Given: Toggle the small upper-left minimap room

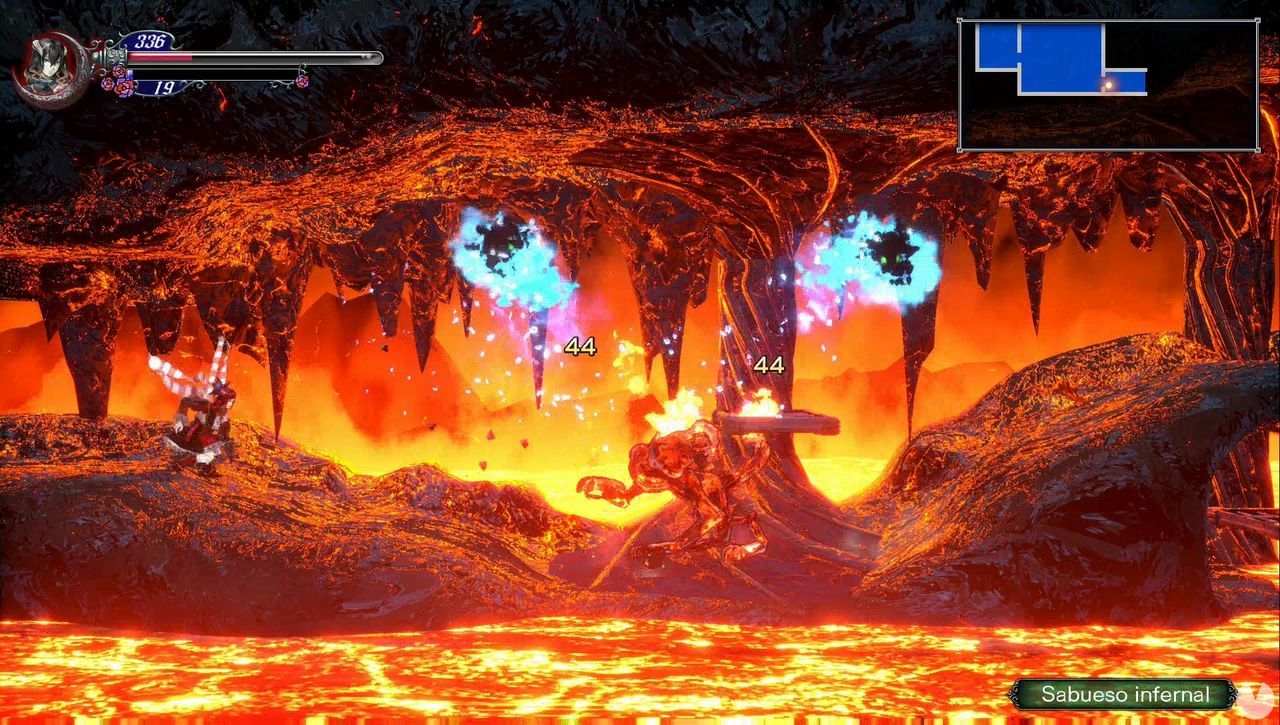Looking at the screenshot, I should pos(996,46).
